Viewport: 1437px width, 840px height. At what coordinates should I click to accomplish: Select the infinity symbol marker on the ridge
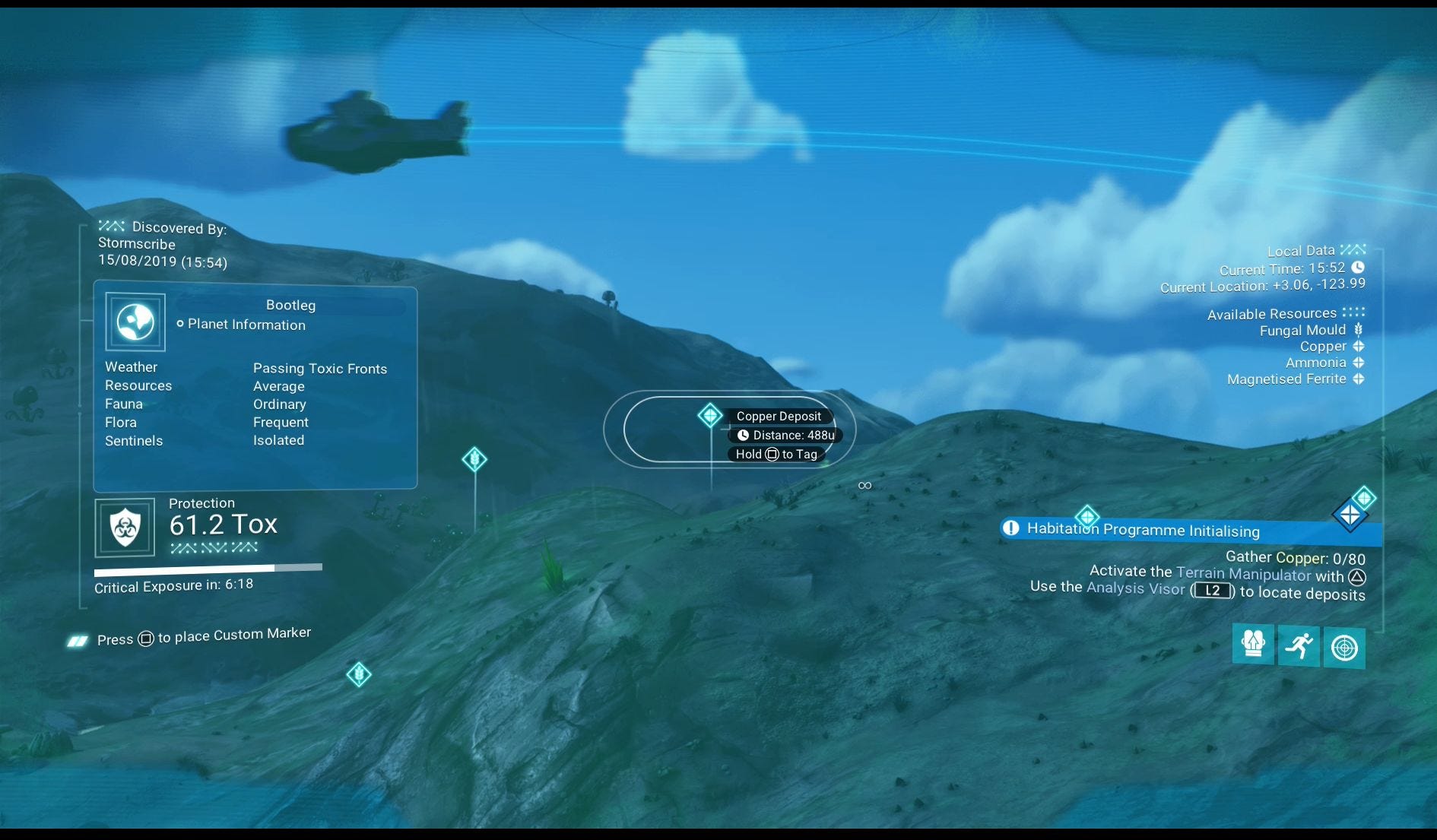pyautogui.click(x=864, y=485)
